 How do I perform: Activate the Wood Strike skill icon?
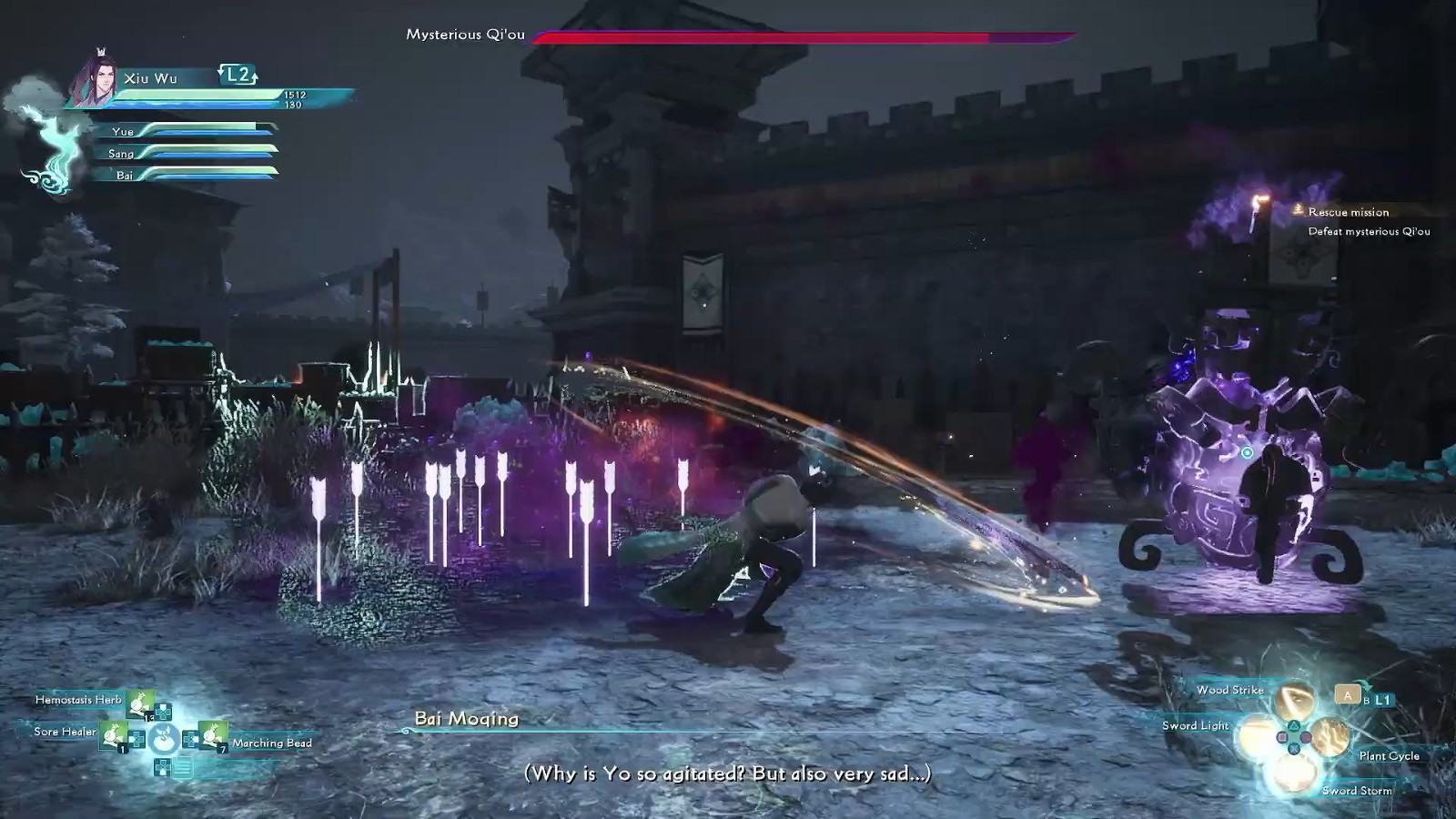click(1293, 700)
